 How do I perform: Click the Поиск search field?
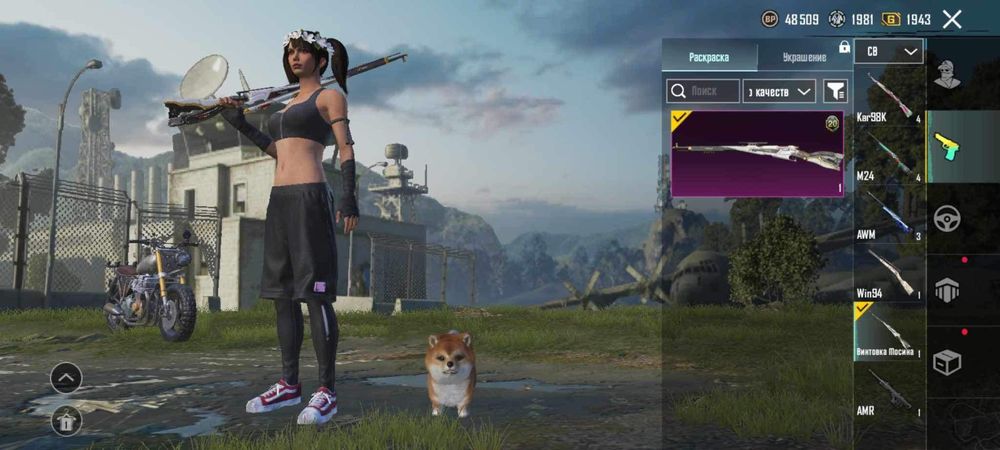[703, 91]
